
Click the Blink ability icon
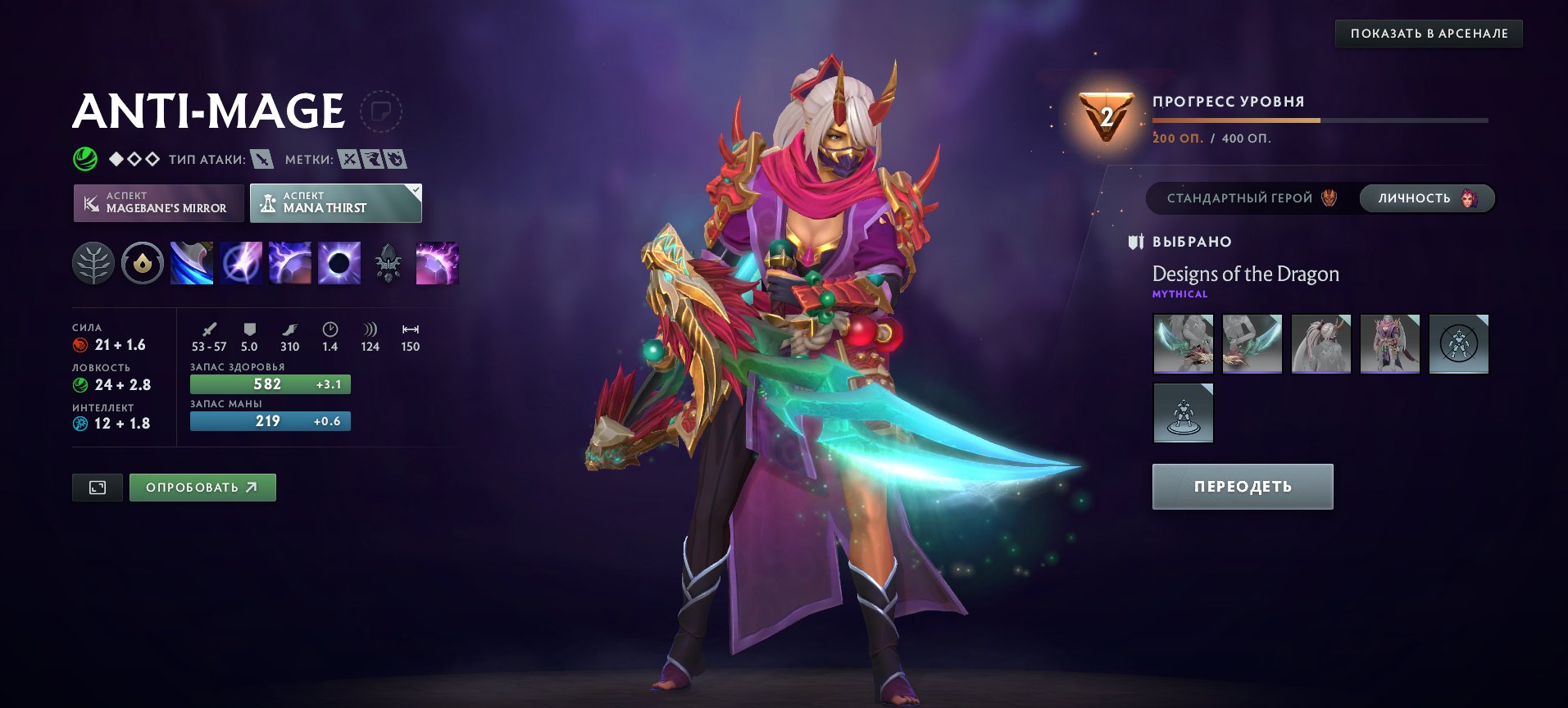[239, 265]
